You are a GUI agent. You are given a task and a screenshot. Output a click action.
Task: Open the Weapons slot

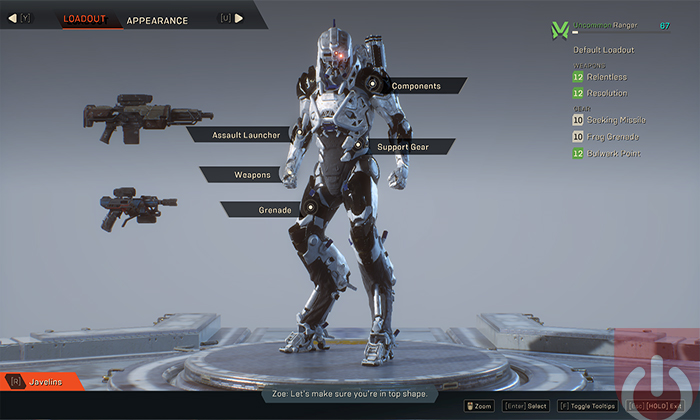pos(252,175)
